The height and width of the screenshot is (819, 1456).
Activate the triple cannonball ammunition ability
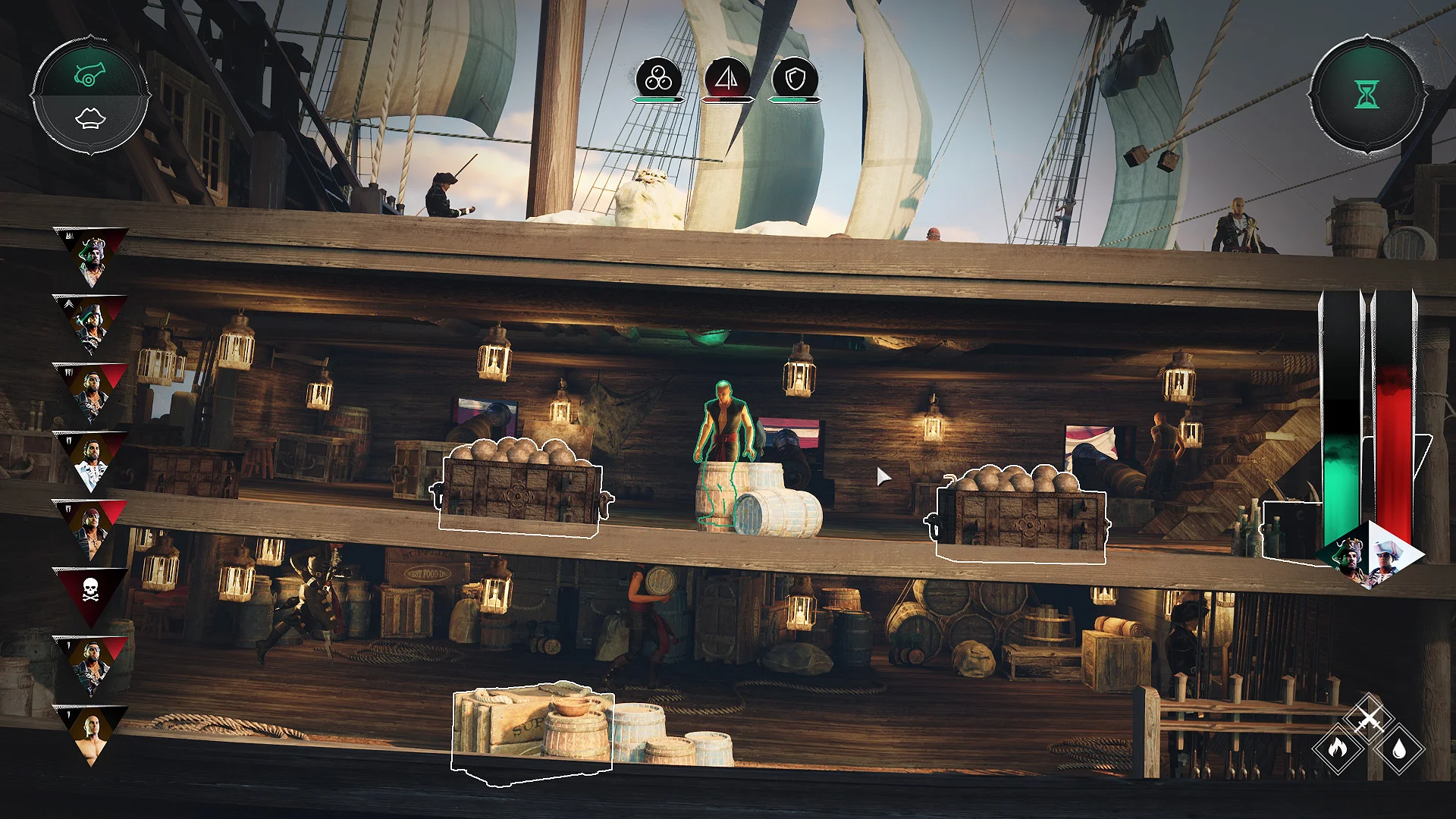(658, 76)
